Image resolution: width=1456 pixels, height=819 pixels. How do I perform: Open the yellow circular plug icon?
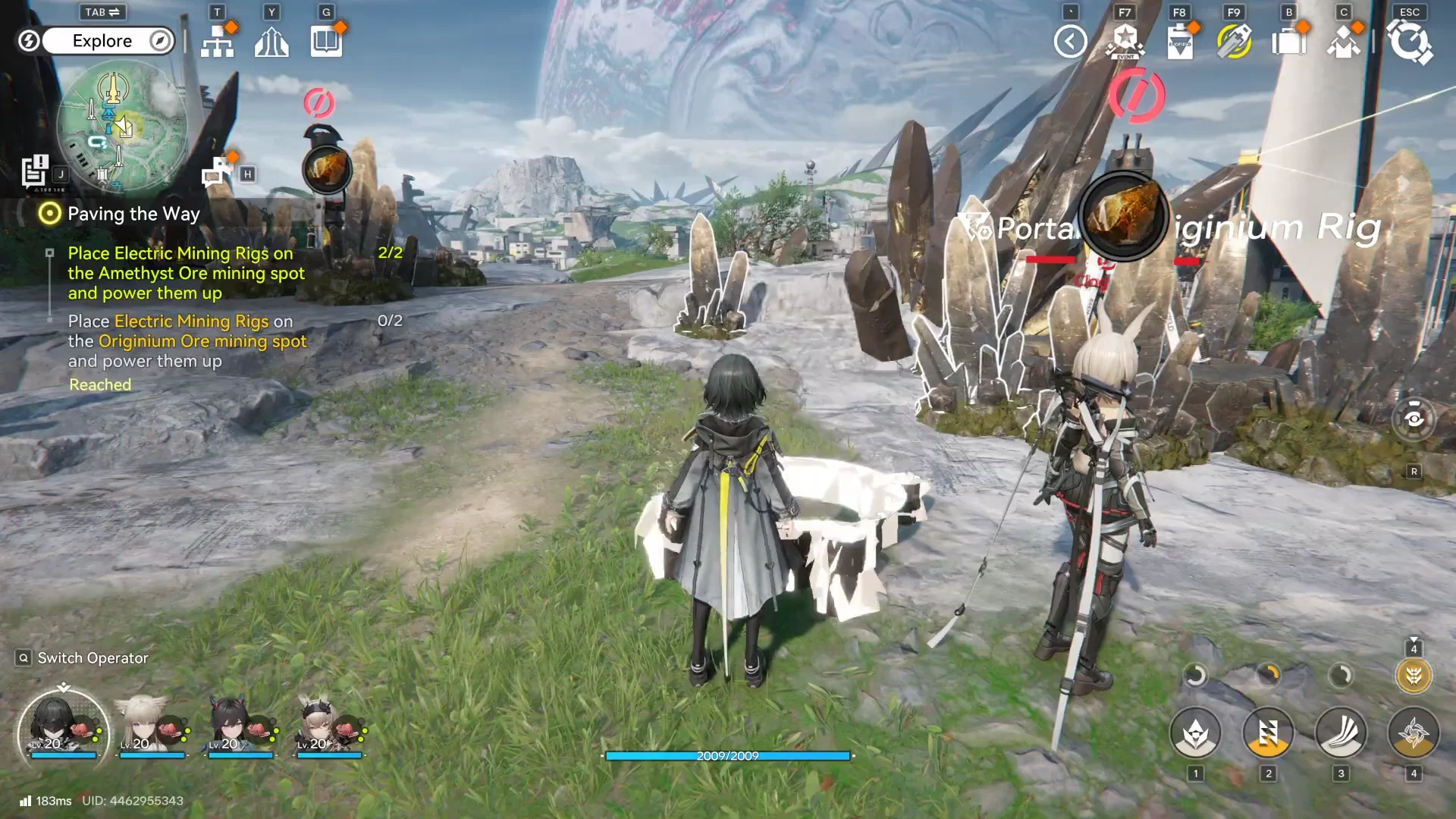pyautogui.click(x=1234, y=42)
